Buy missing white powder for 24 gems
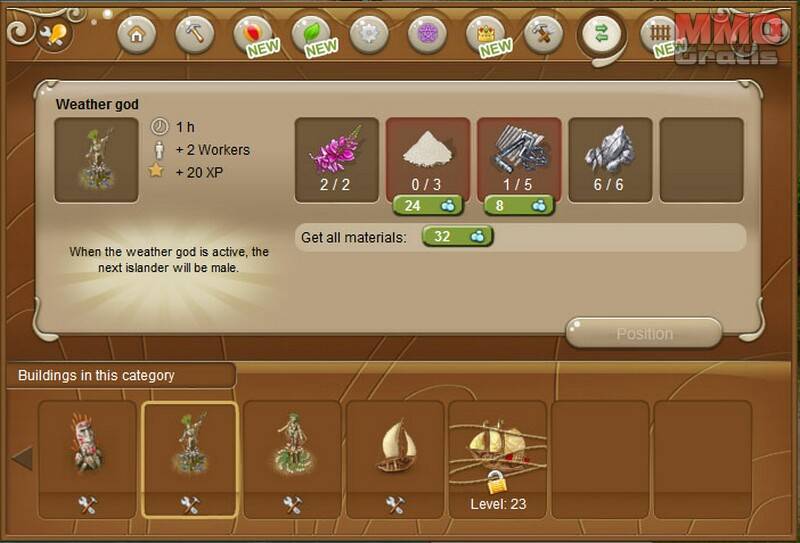Viewport: 800px width, 543px height. pos(427,205)
